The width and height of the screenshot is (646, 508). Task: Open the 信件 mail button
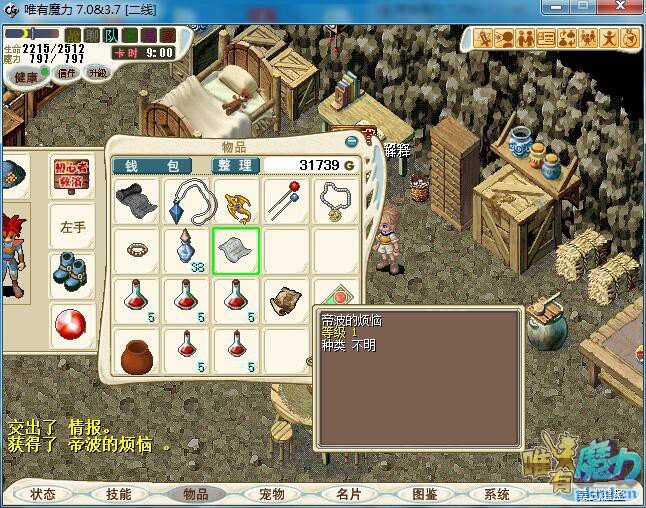point(67,72)
